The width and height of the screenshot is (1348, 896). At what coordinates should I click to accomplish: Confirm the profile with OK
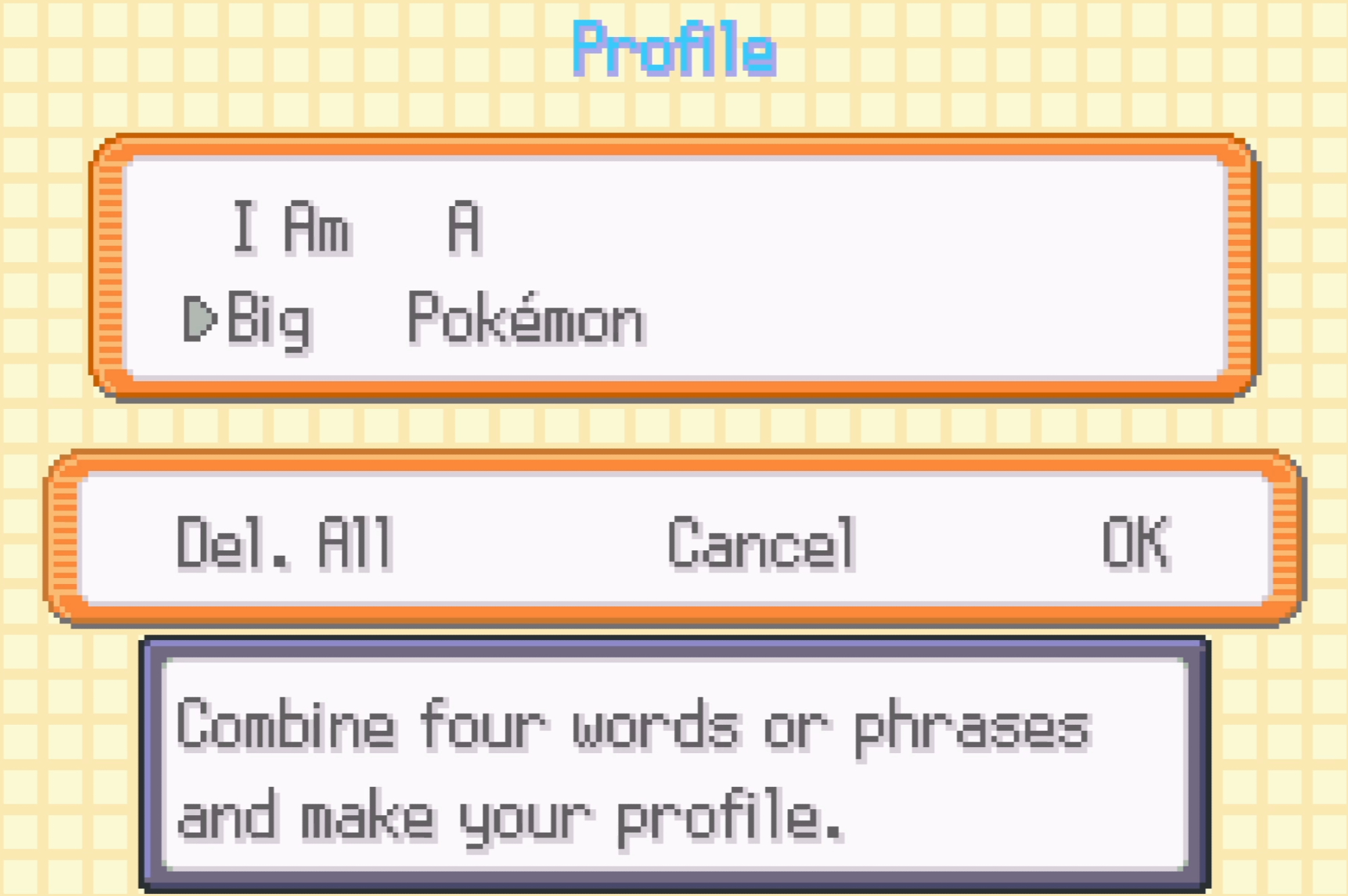pos(1136,543)
